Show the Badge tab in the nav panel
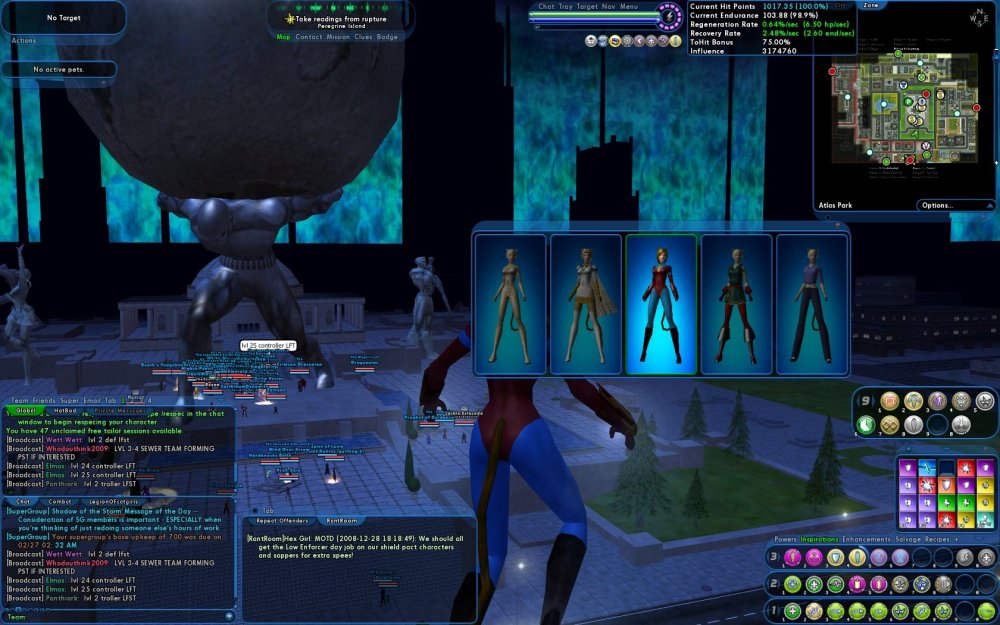The width and height of the screenshot is (1000, 625). tap(387, 37)
